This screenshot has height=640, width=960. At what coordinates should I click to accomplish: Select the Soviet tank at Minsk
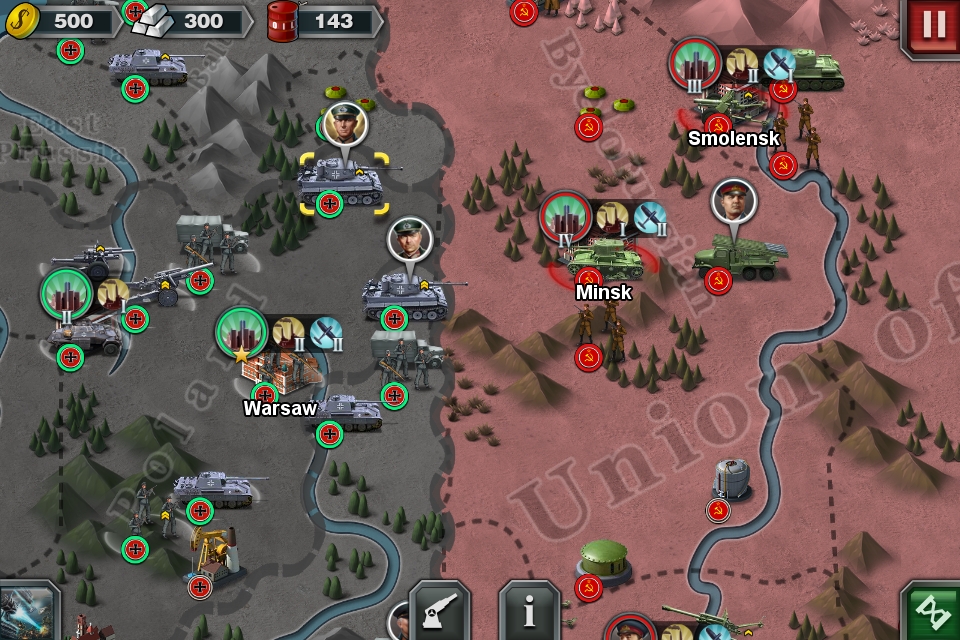(603, 257)
